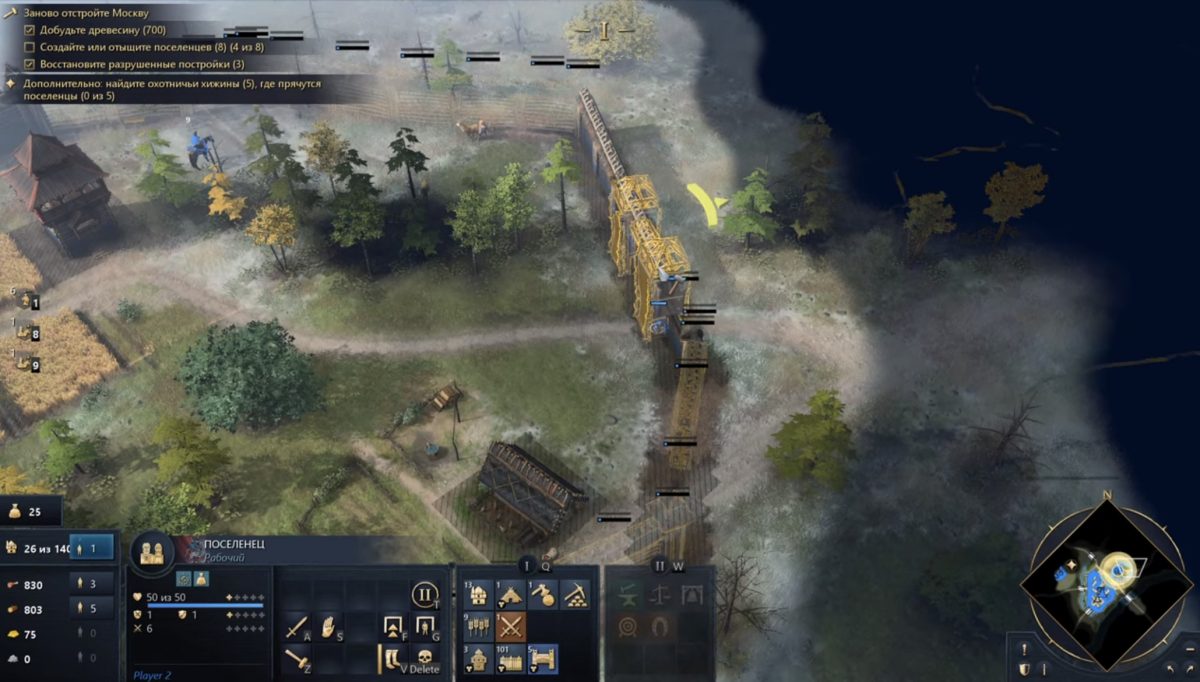
Task: Toggle the shield button beside the minimap
Action: pyautogui.click(x=1023, y=669)
